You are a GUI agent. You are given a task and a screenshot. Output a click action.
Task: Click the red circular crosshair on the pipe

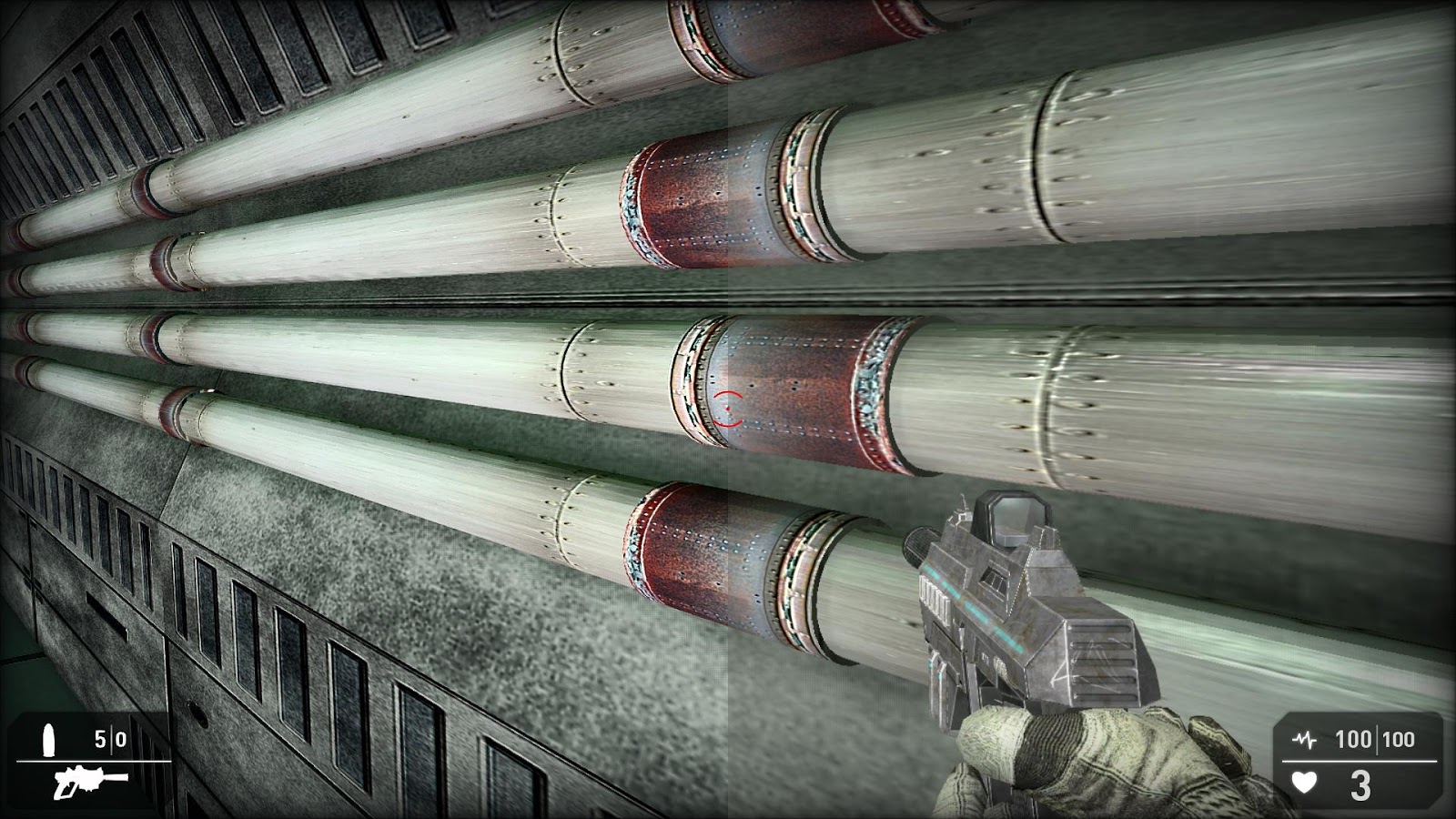[x=728, y=409]
